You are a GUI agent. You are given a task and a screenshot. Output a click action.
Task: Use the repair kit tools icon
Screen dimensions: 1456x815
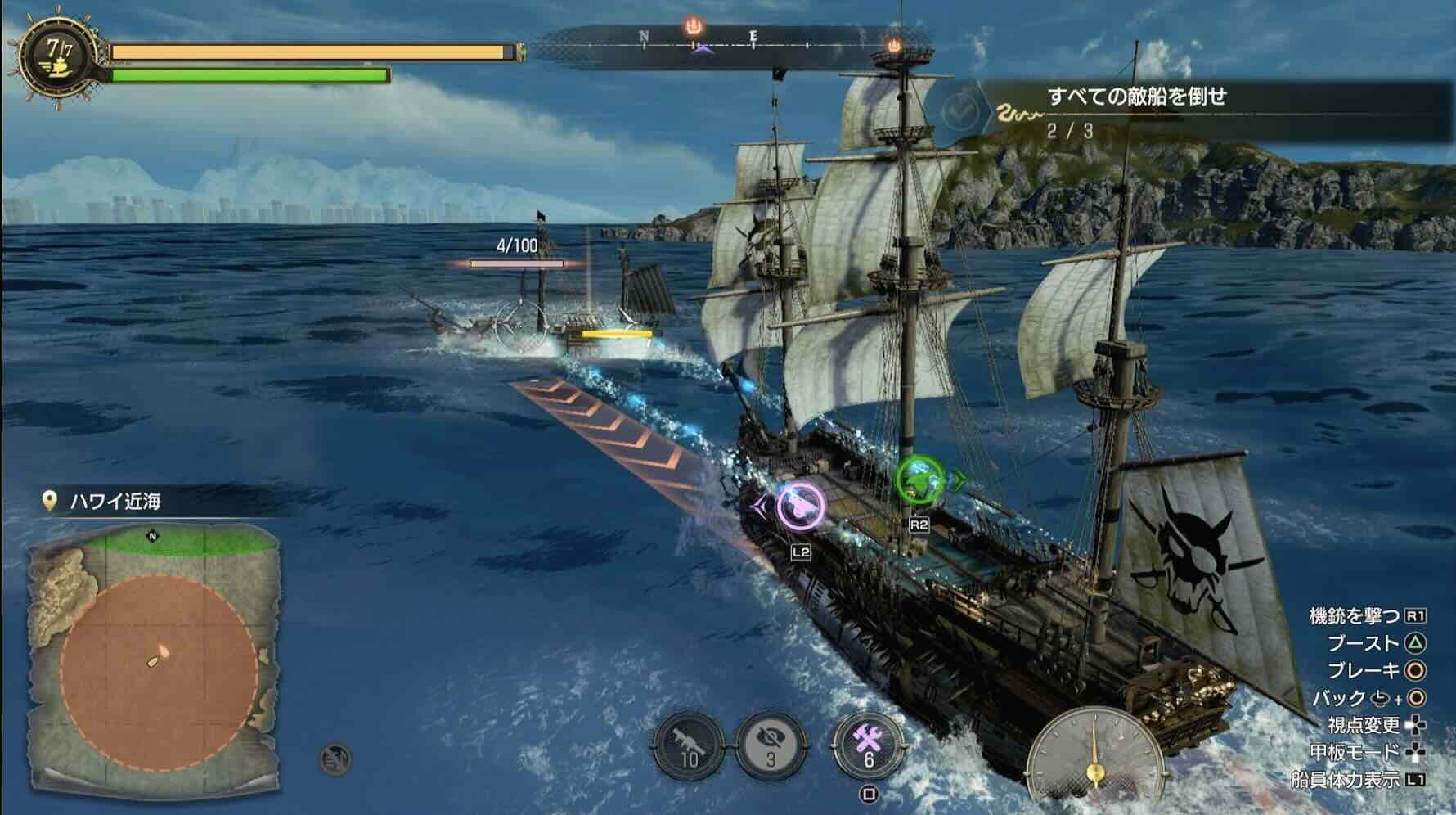(x=868, y=745)
